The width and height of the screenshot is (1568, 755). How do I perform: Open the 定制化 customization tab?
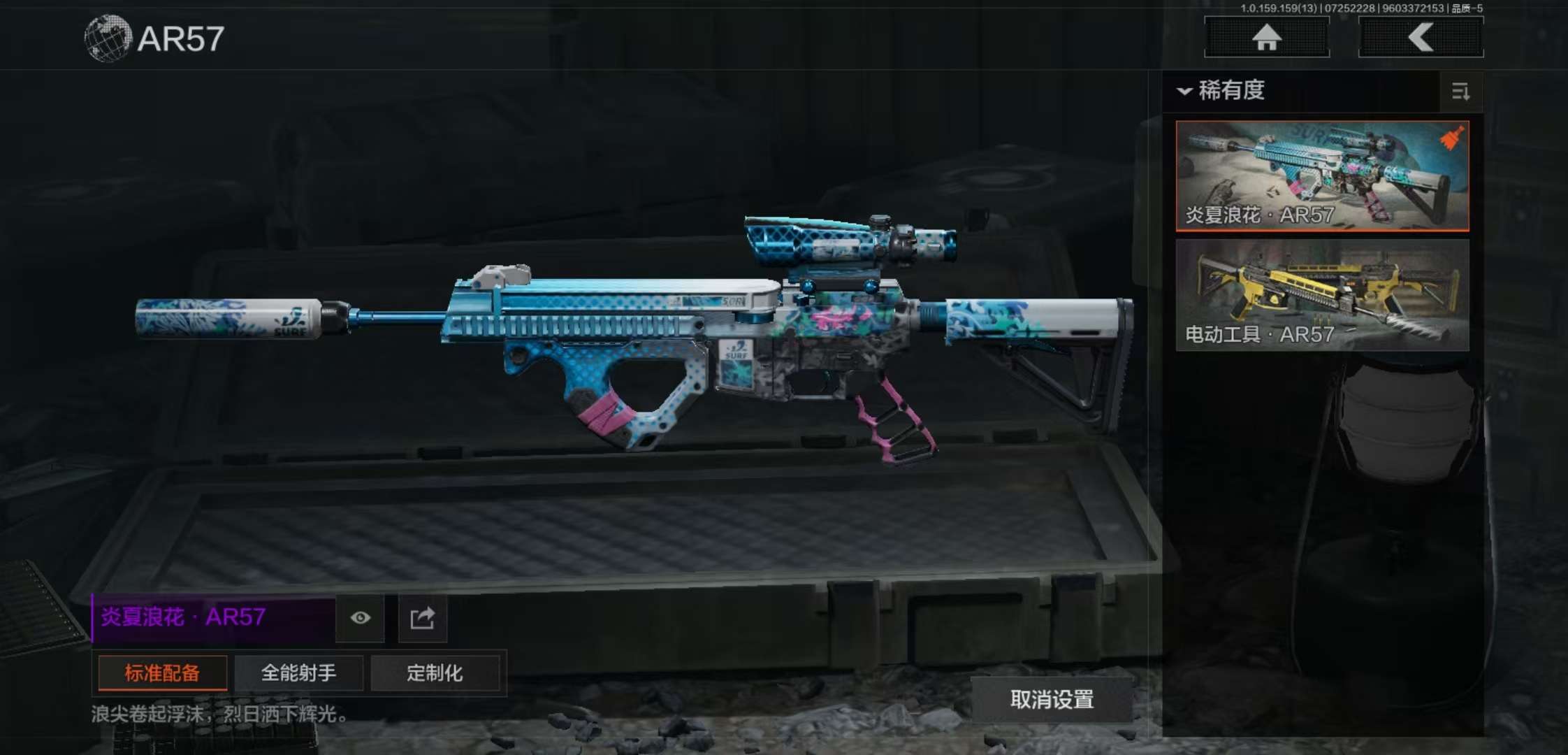point(435,673)
